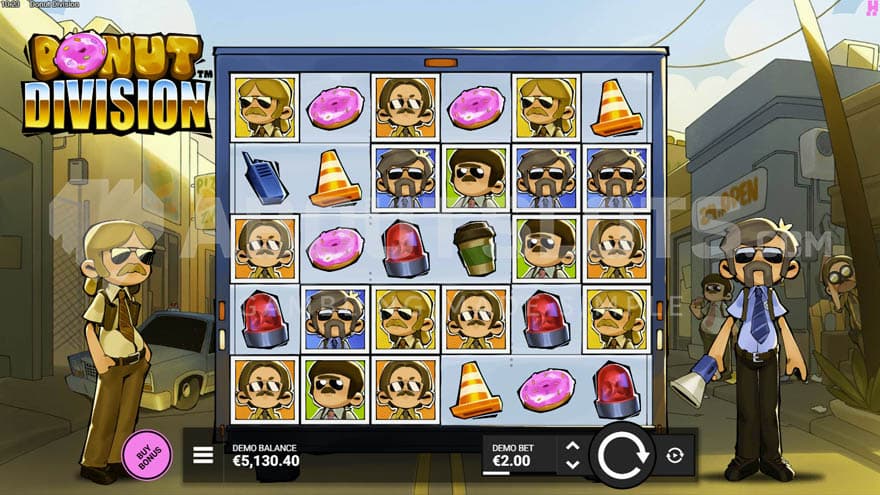Open the Buy Bonus menu

point(147,454)
